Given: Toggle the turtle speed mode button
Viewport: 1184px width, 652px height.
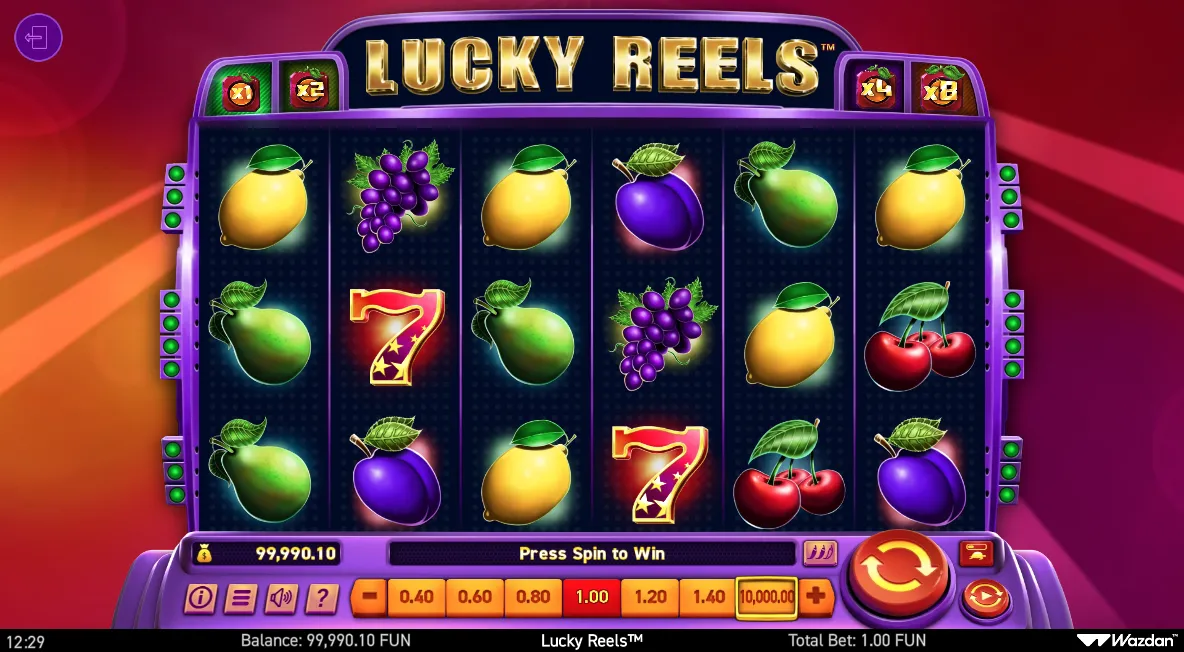Looking at the screenshot, I should click(975, 552).
